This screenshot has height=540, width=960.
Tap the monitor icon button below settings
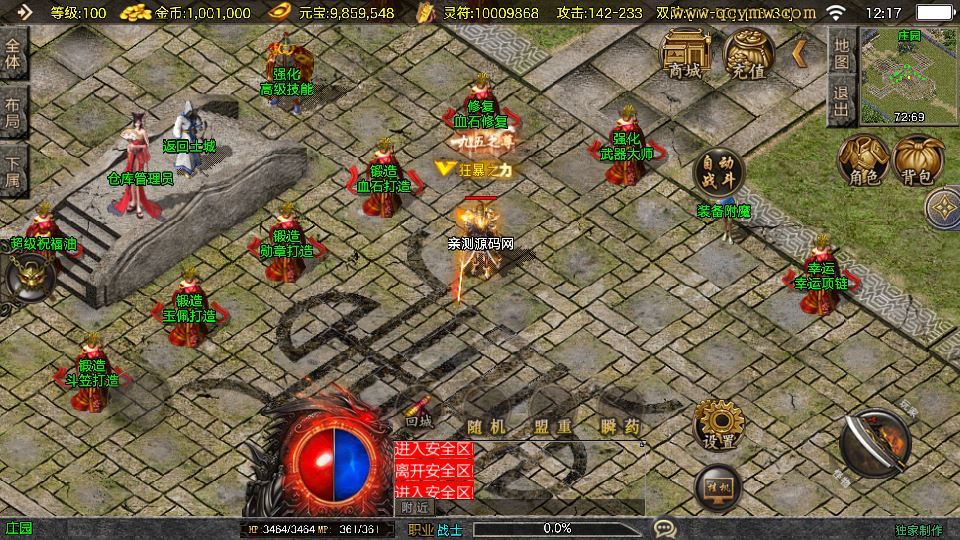click(x=718, y=487)
